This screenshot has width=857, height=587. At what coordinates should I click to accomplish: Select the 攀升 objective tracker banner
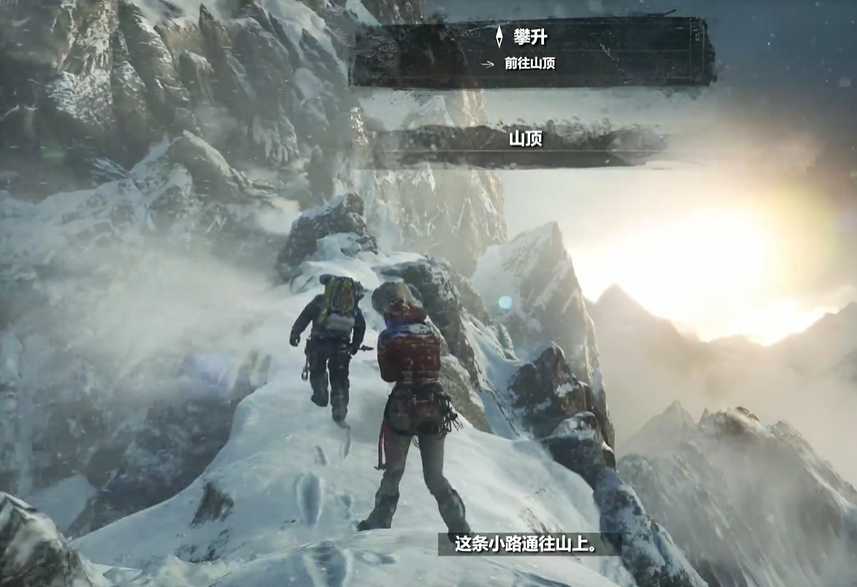pos(531,50)
